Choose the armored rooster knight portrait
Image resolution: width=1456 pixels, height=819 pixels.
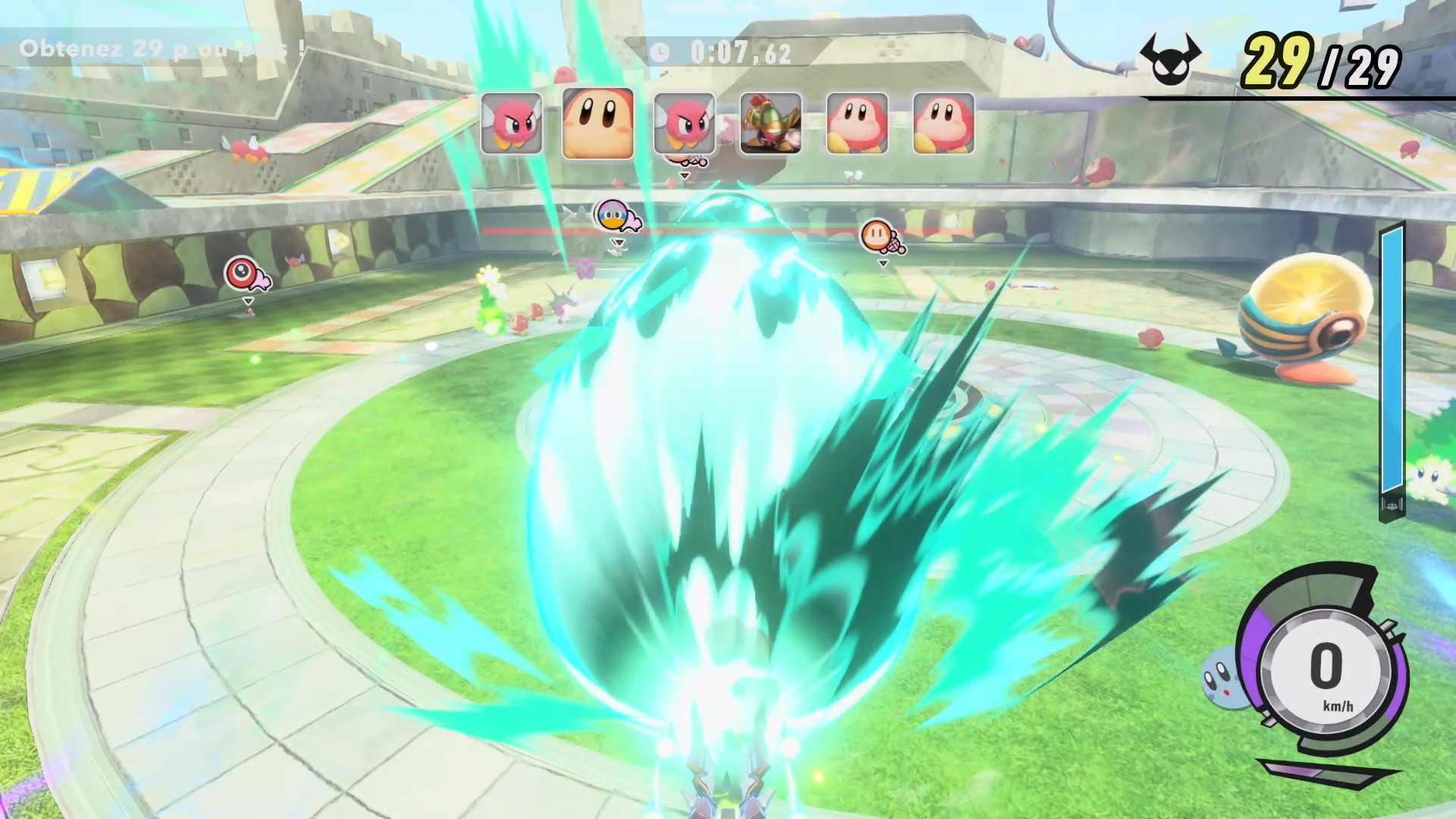click(x=770, y=124)
